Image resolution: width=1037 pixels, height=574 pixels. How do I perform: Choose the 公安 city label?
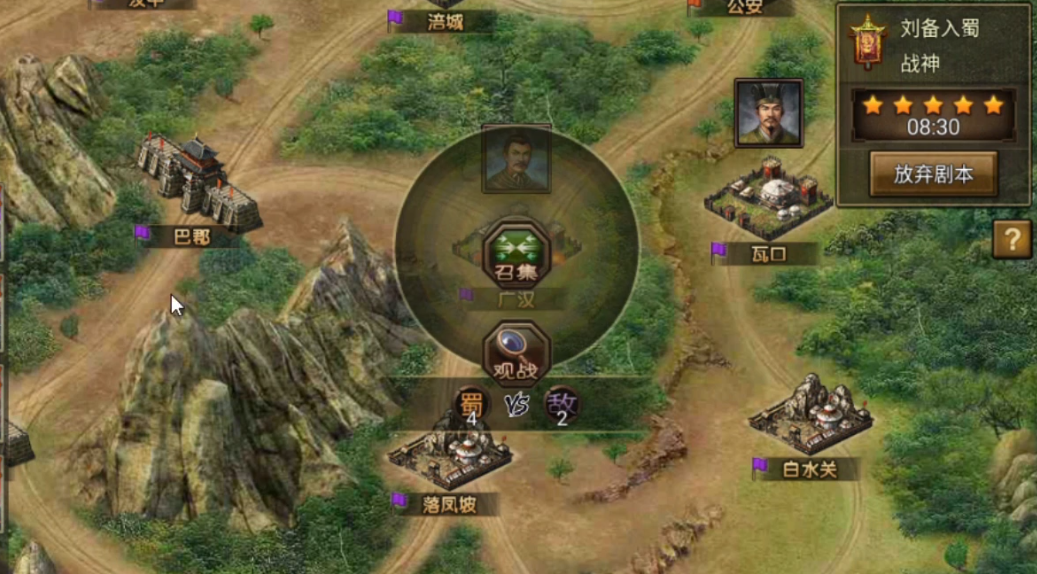pyautogui.click(x=744, y=8)
